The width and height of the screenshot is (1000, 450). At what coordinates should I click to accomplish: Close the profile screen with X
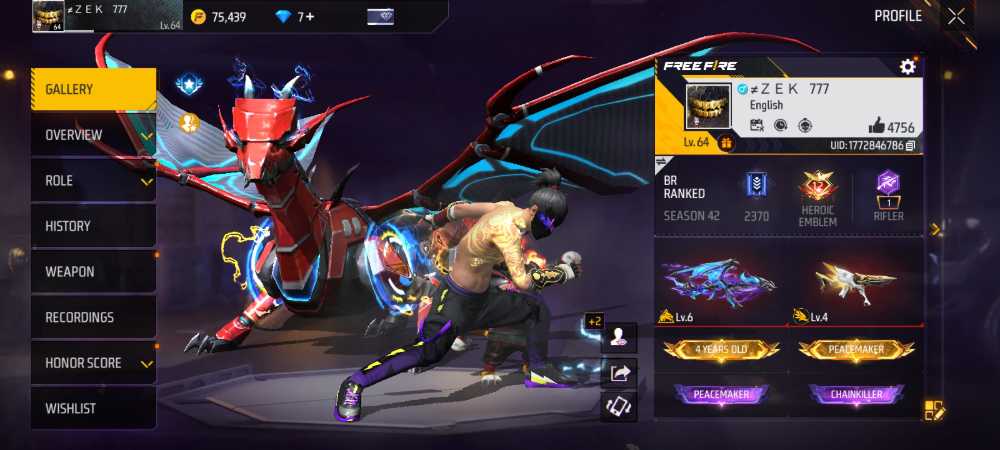[x=957, y=16]
